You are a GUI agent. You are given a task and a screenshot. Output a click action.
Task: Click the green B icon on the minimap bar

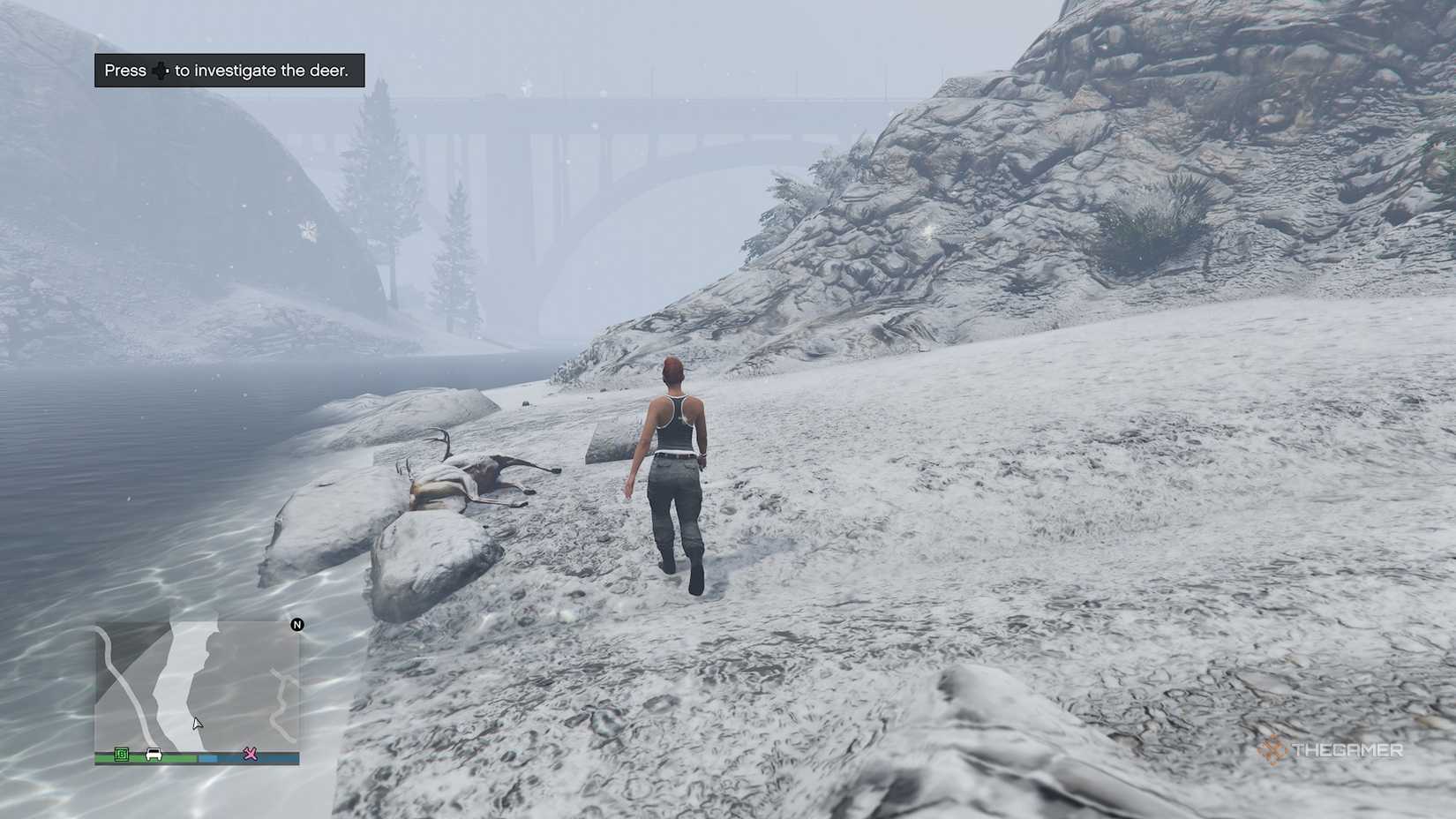pos(122,753)
